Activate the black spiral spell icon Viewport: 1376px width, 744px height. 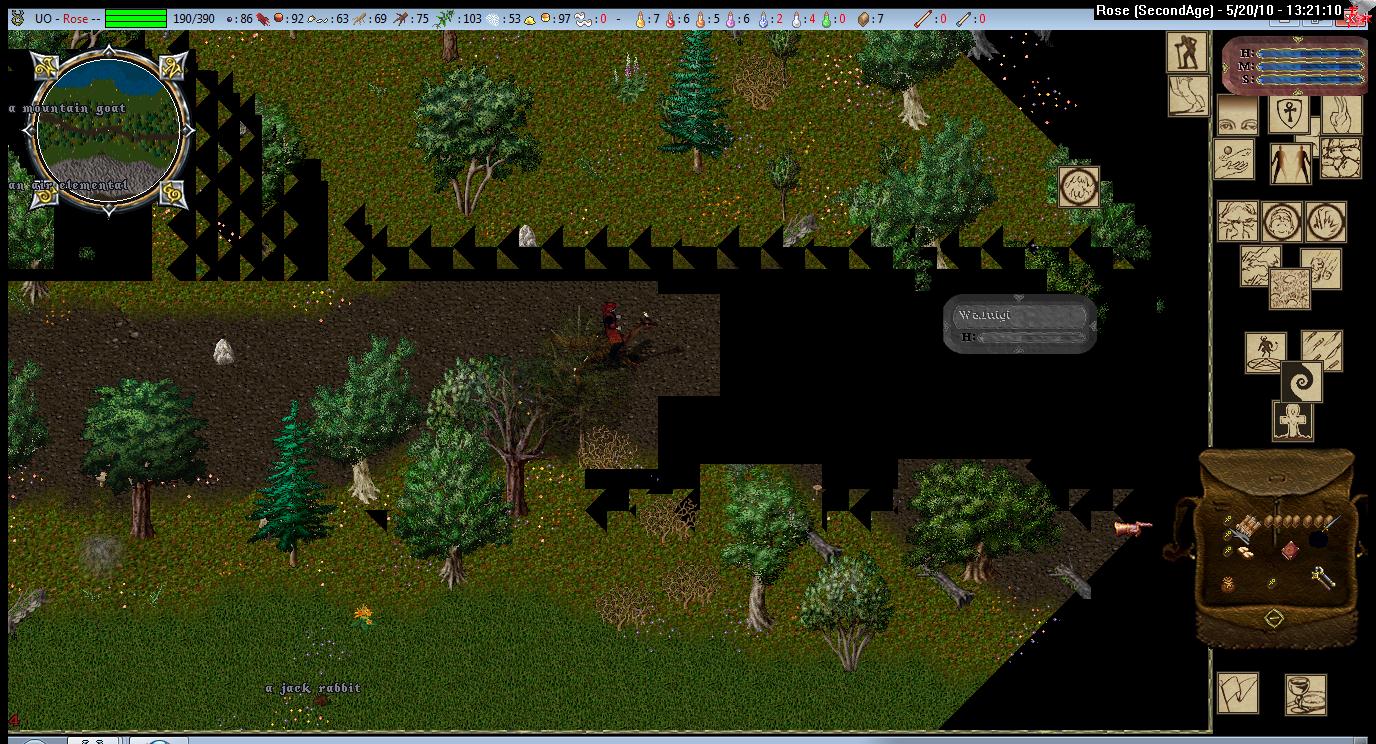1301,382
